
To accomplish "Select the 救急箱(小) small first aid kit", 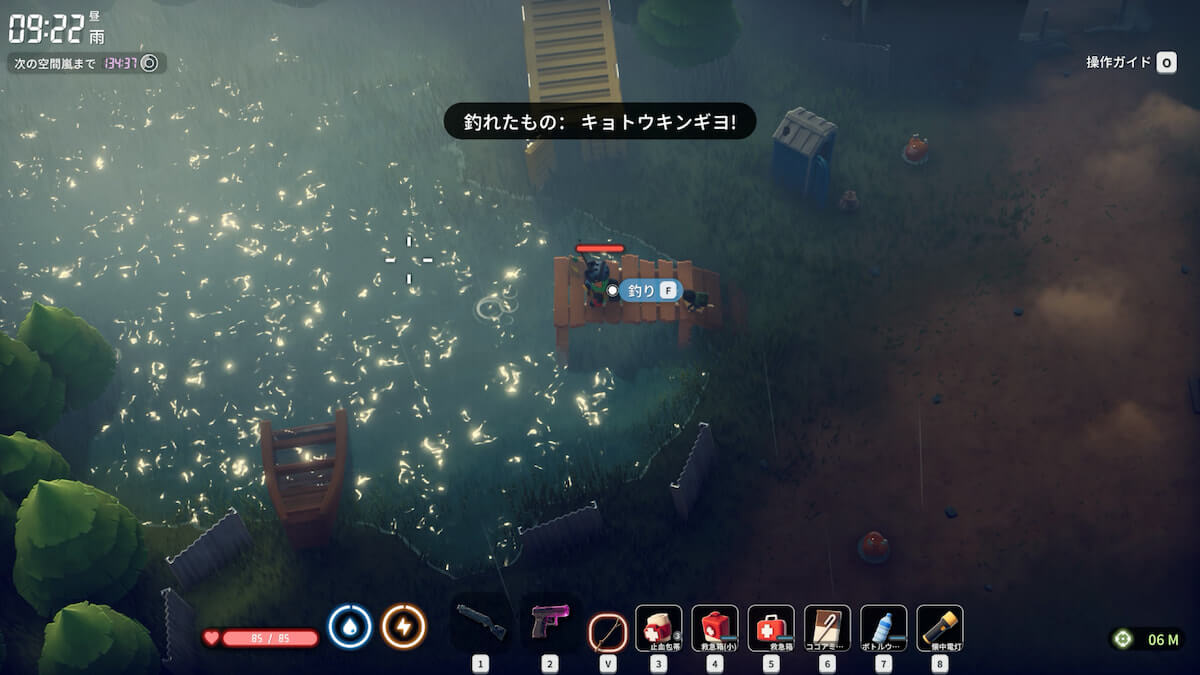I will click(714, 628).
